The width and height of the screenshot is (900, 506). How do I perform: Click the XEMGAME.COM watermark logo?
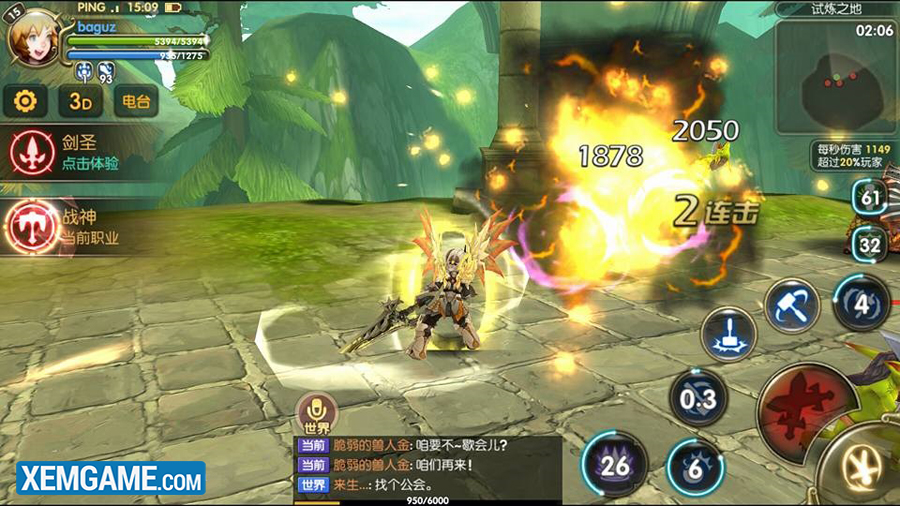[104, 479]
